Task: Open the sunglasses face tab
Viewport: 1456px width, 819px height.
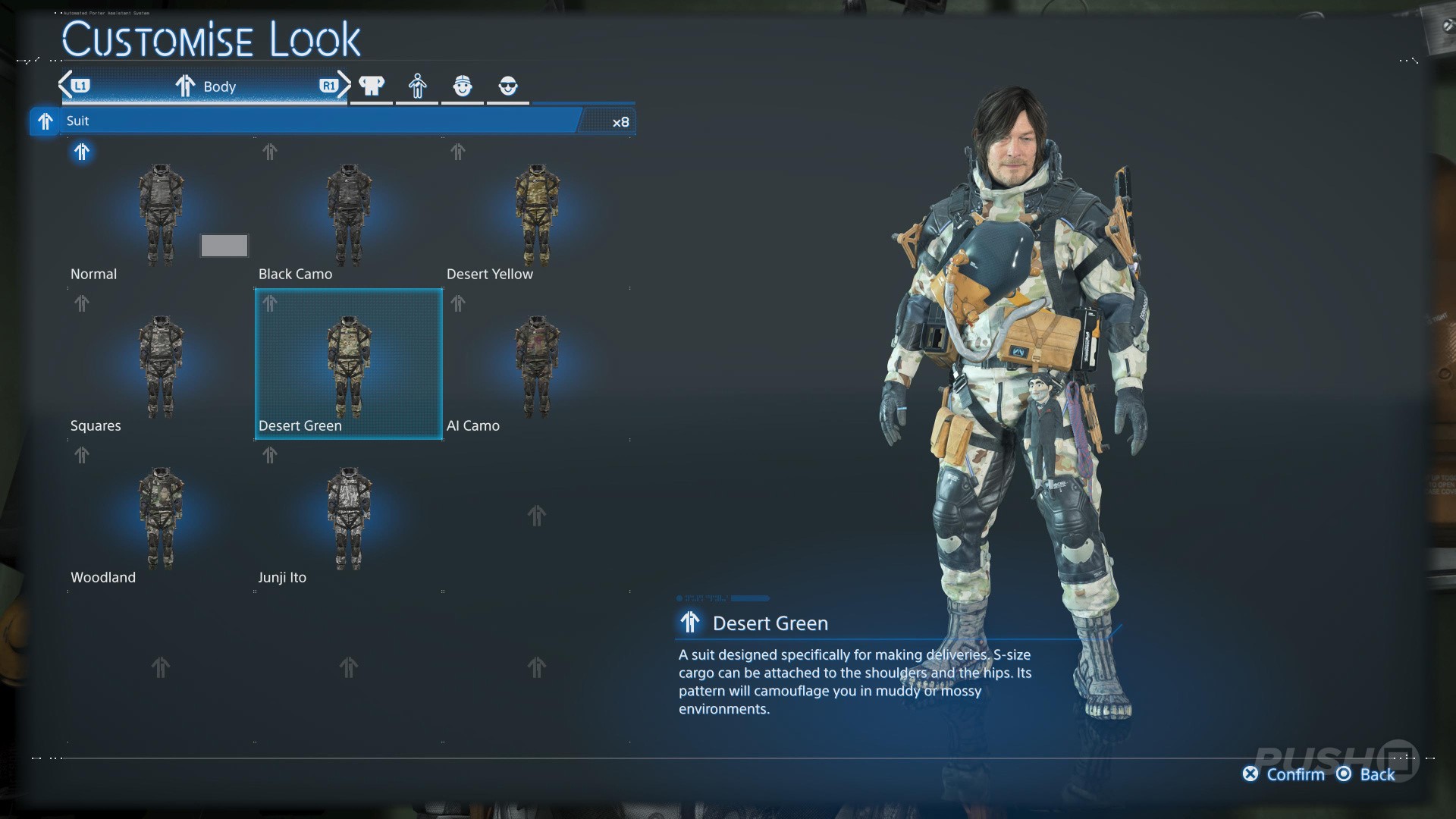Action: point(508,86)
